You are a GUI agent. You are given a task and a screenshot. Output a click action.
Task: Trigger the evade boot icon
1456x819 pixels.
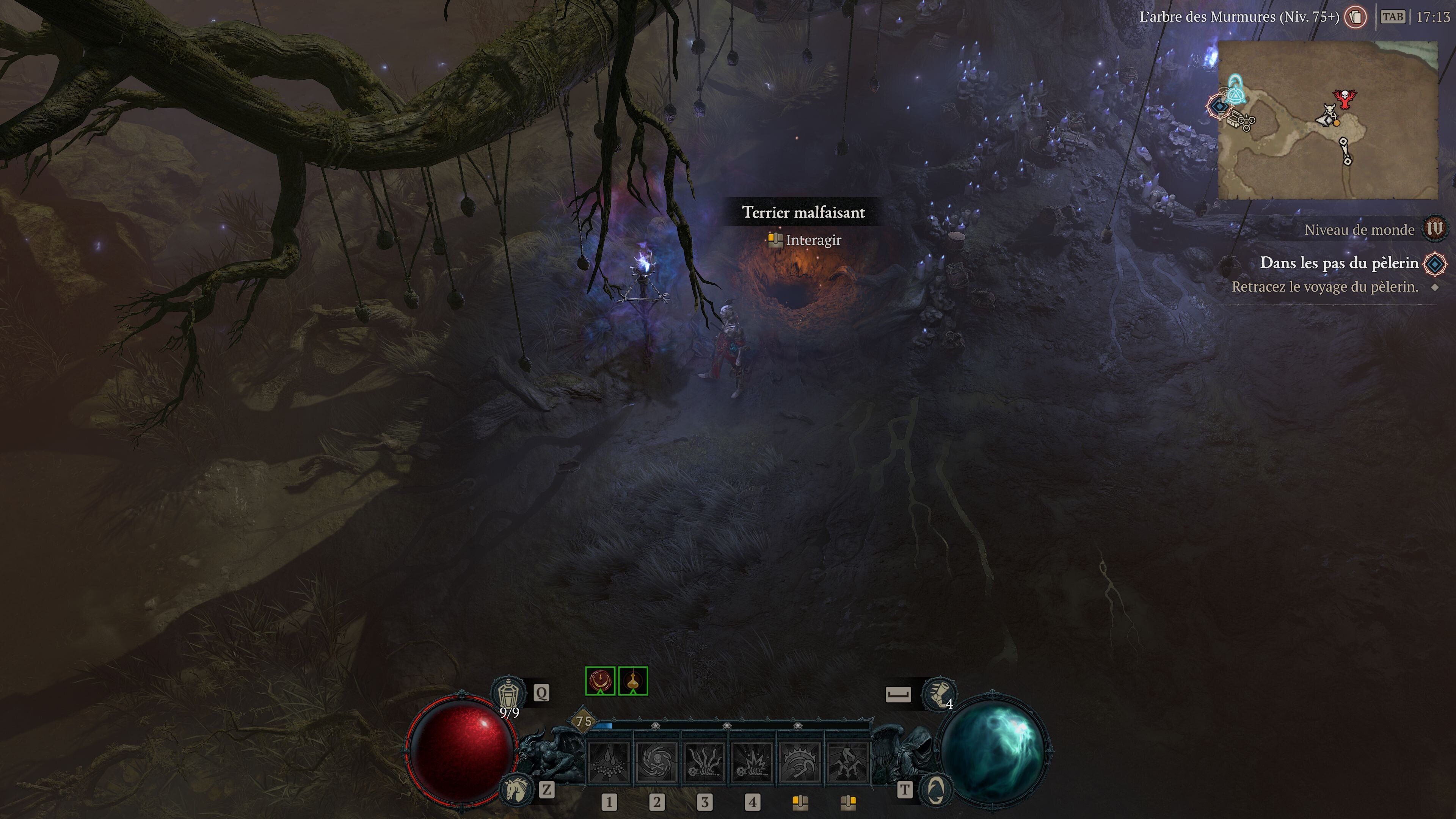[x=938, y=693]
